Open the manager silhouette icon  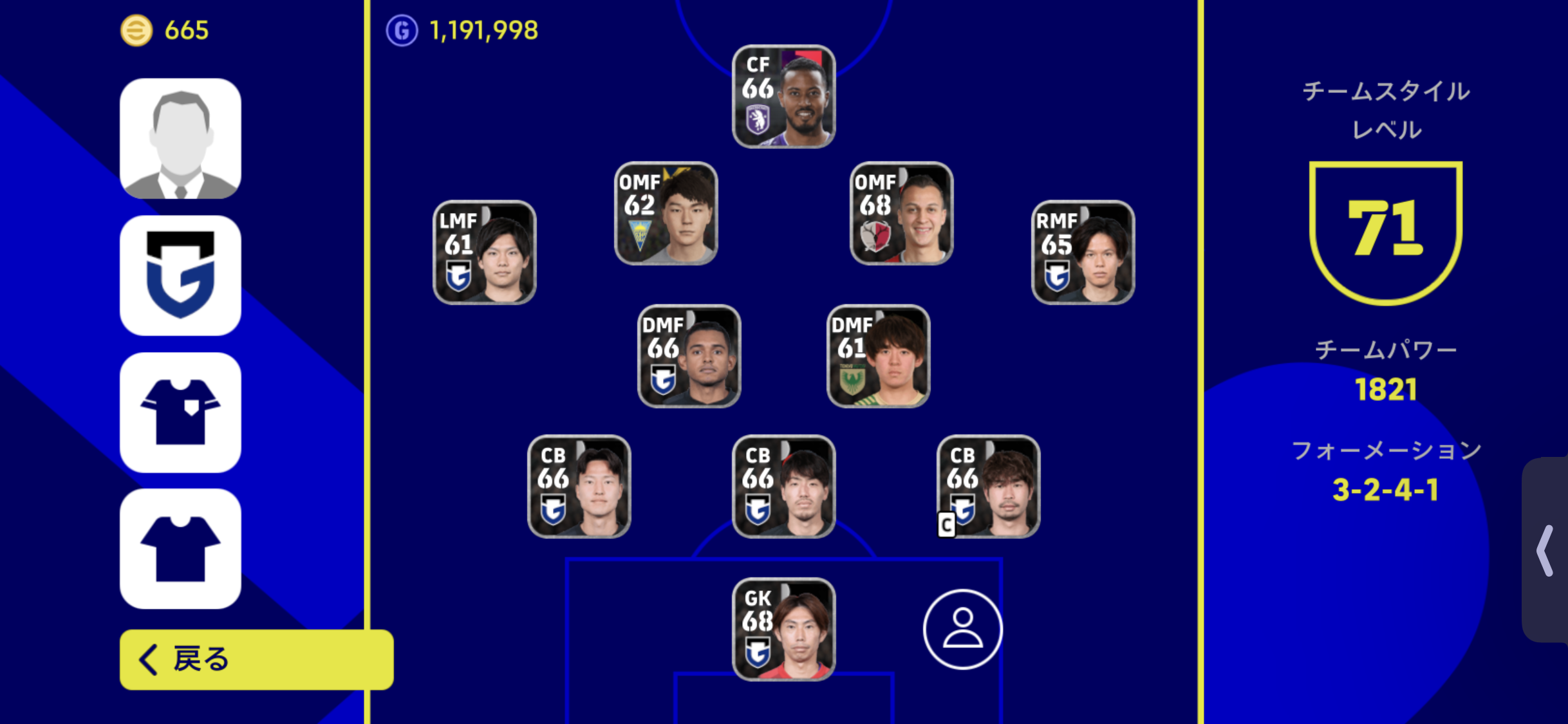point(180,138)
